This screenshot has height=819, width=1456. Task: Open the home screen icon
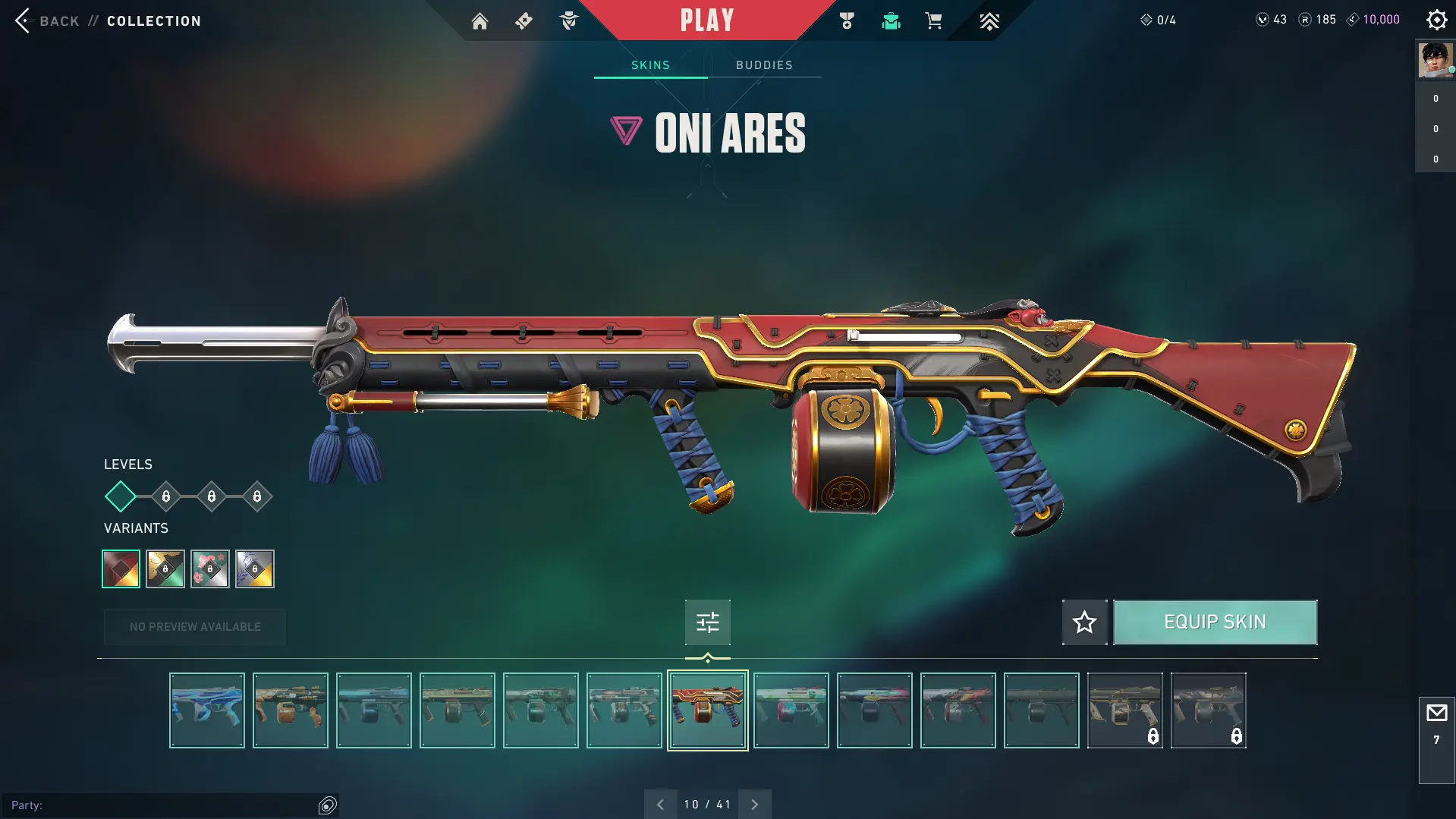point(480,21)
